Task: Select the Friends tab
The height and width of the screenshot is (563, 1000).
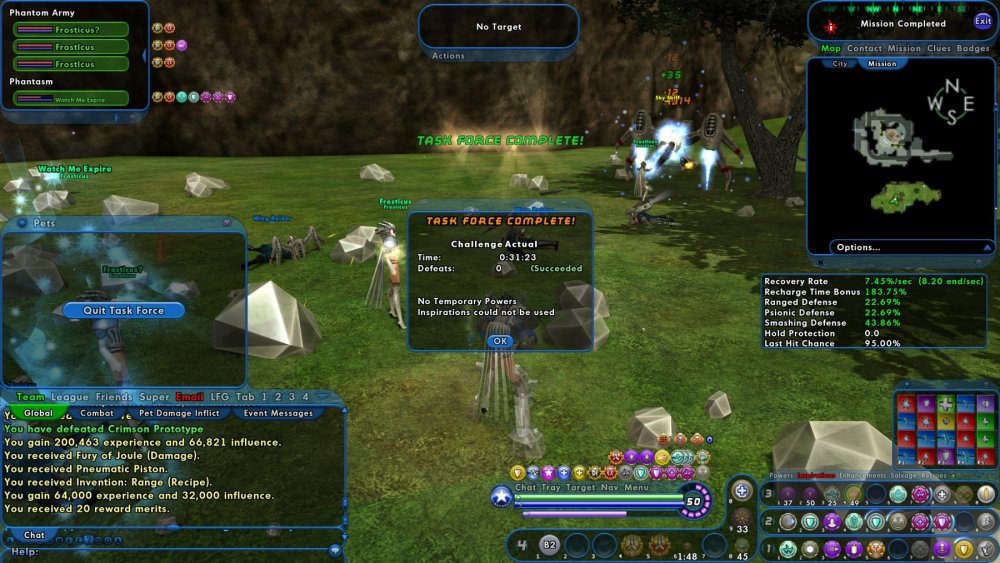Action: (115, 397)
